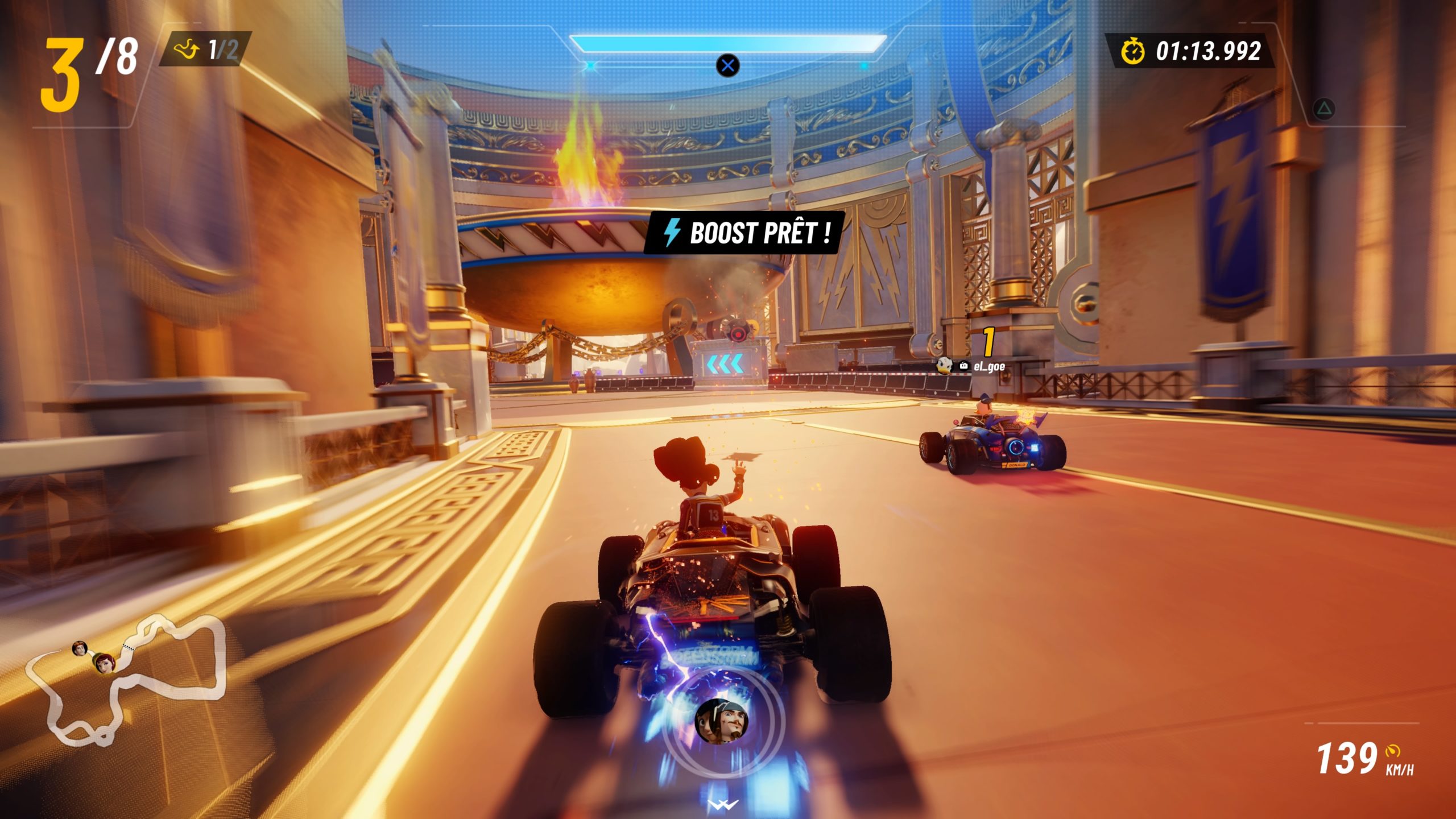Activate the crew portrait skill icon

click(x=721, y=721)
